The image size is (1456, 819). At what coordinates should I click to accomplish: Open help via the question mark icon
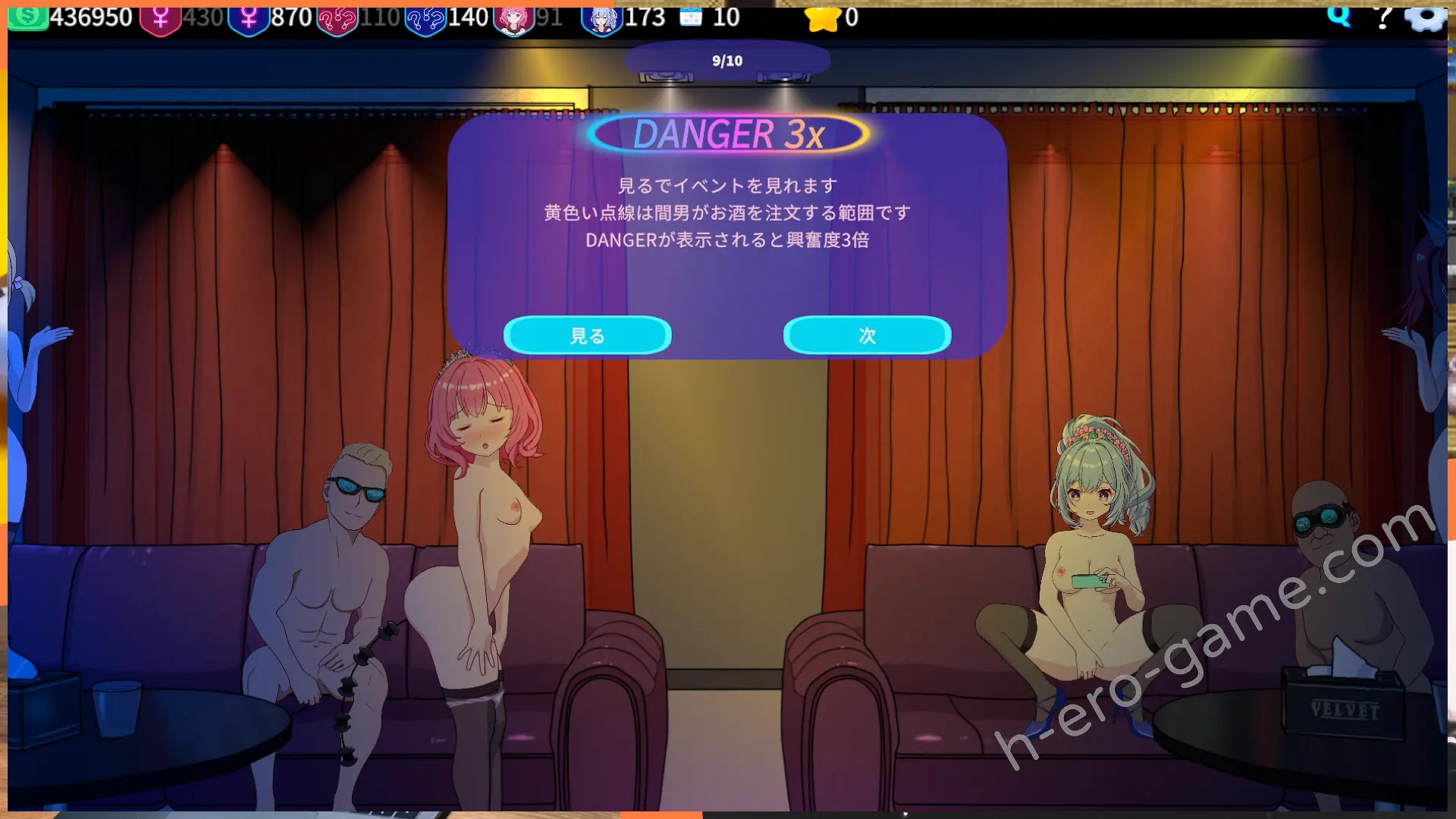1383,17
